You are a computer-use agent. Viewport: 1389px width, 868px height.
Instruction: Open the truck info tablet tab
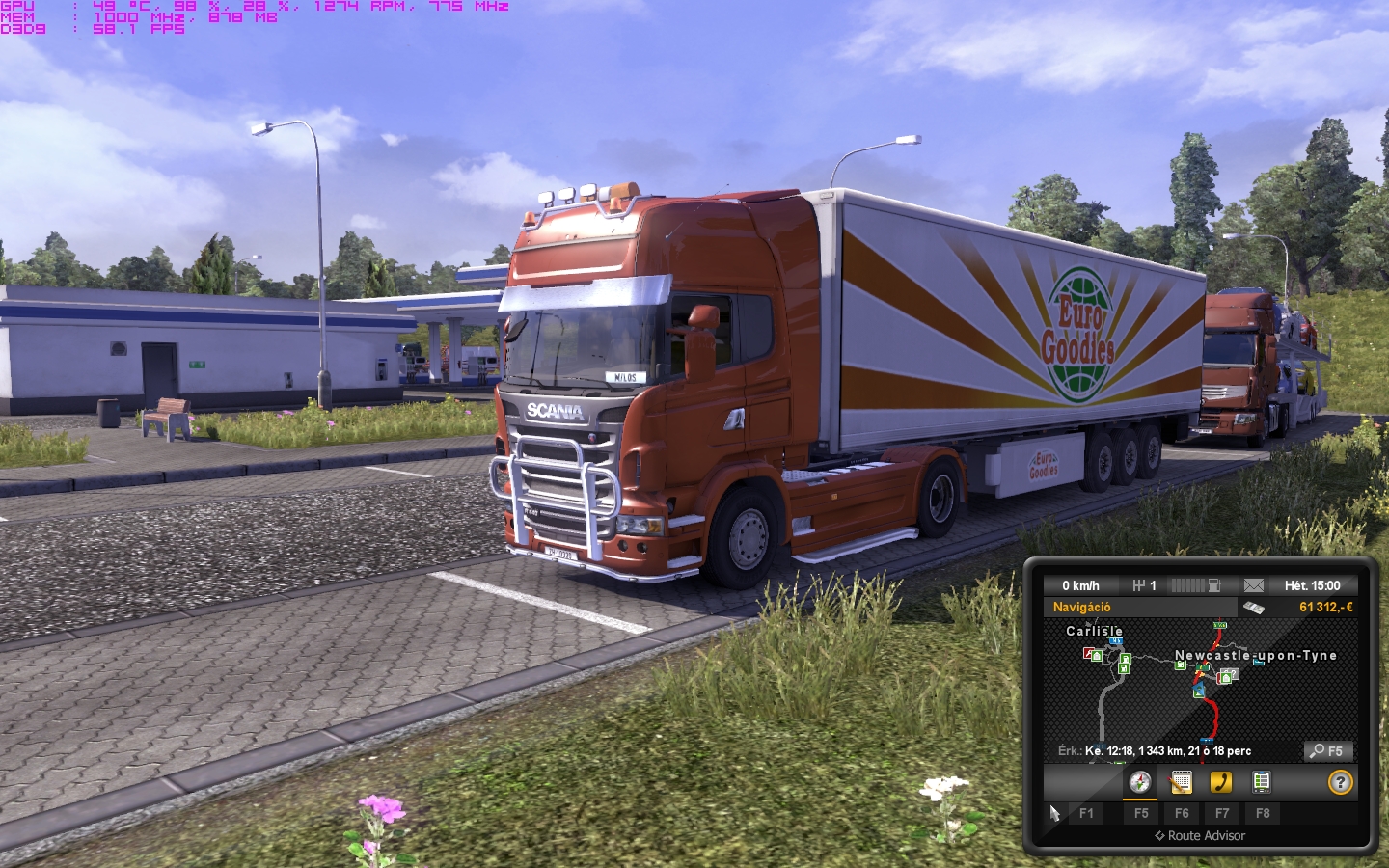pos(1262,782)
